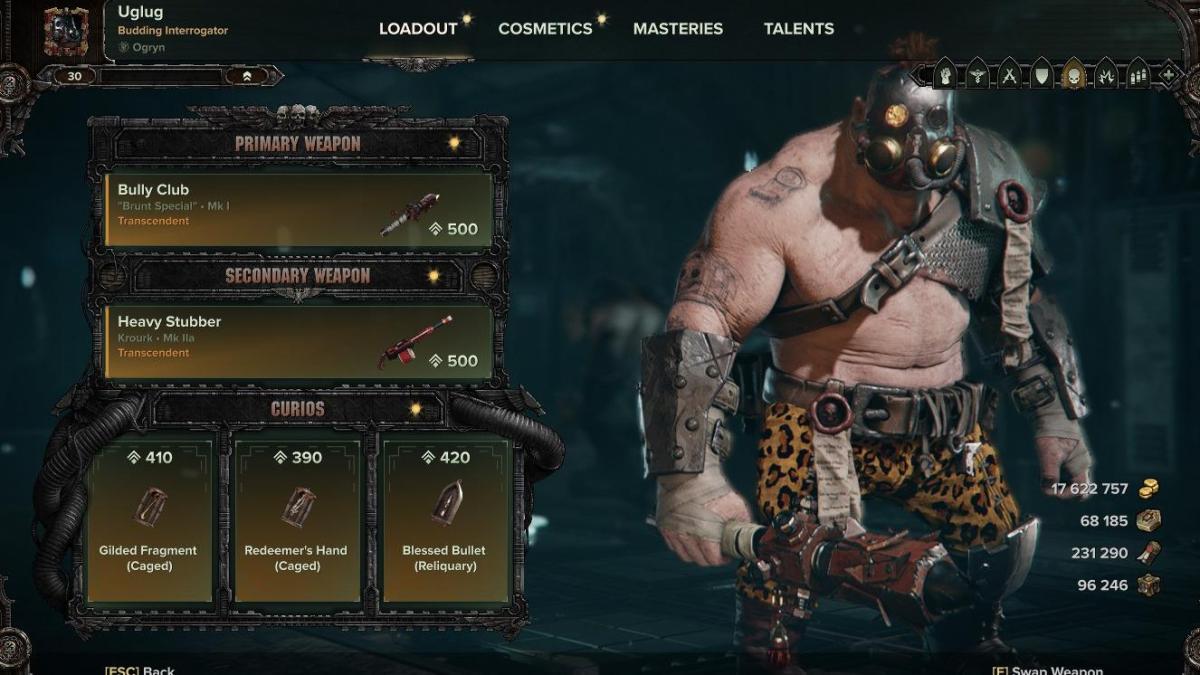Choose the Heavy Stubber secondary weapon
Viewport: 1200px width, 675px height.
[299, 341]
